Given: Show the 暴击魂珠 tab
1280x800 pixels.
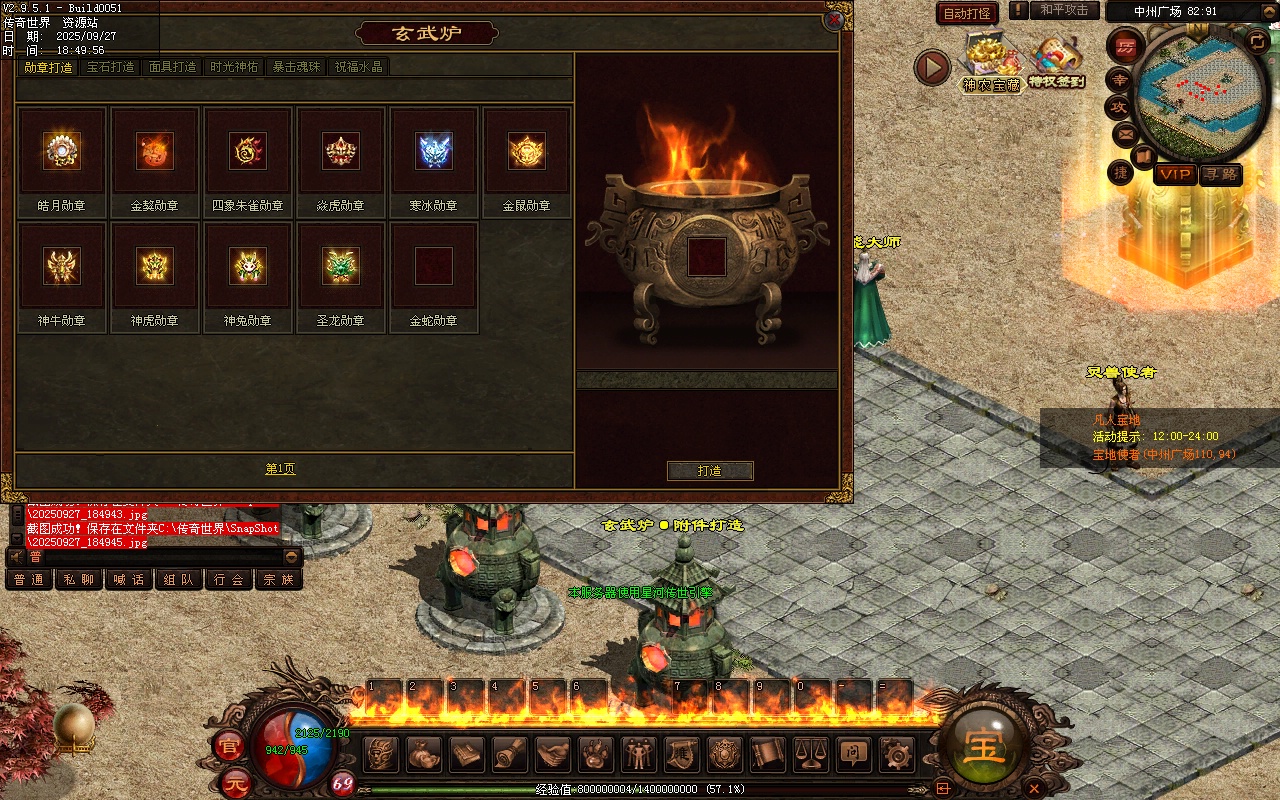Looking at the screenshot, I should point(296,67).
